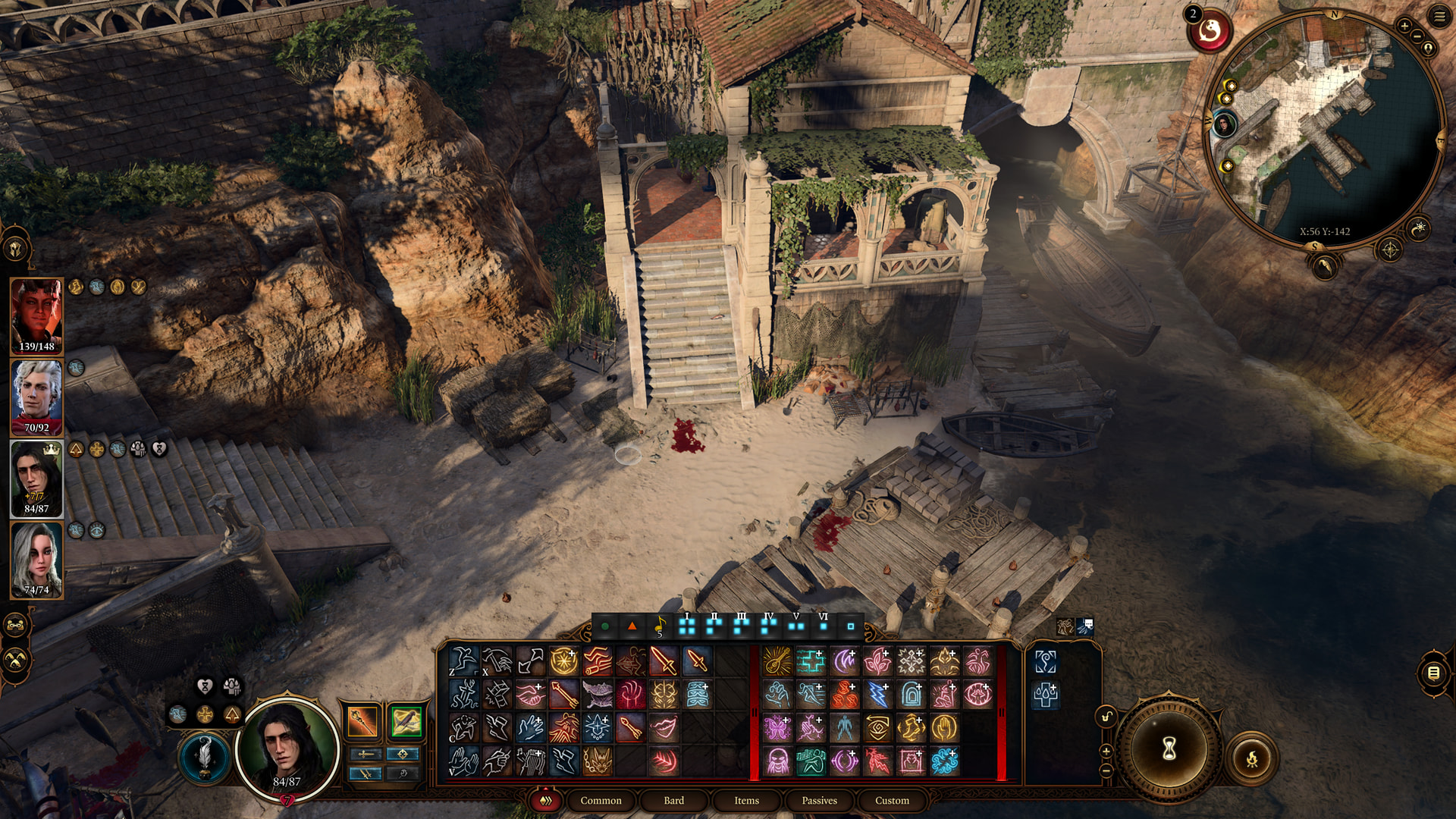Open the Bard hotbar tab

pyautogui.click(x=673, y=800)
